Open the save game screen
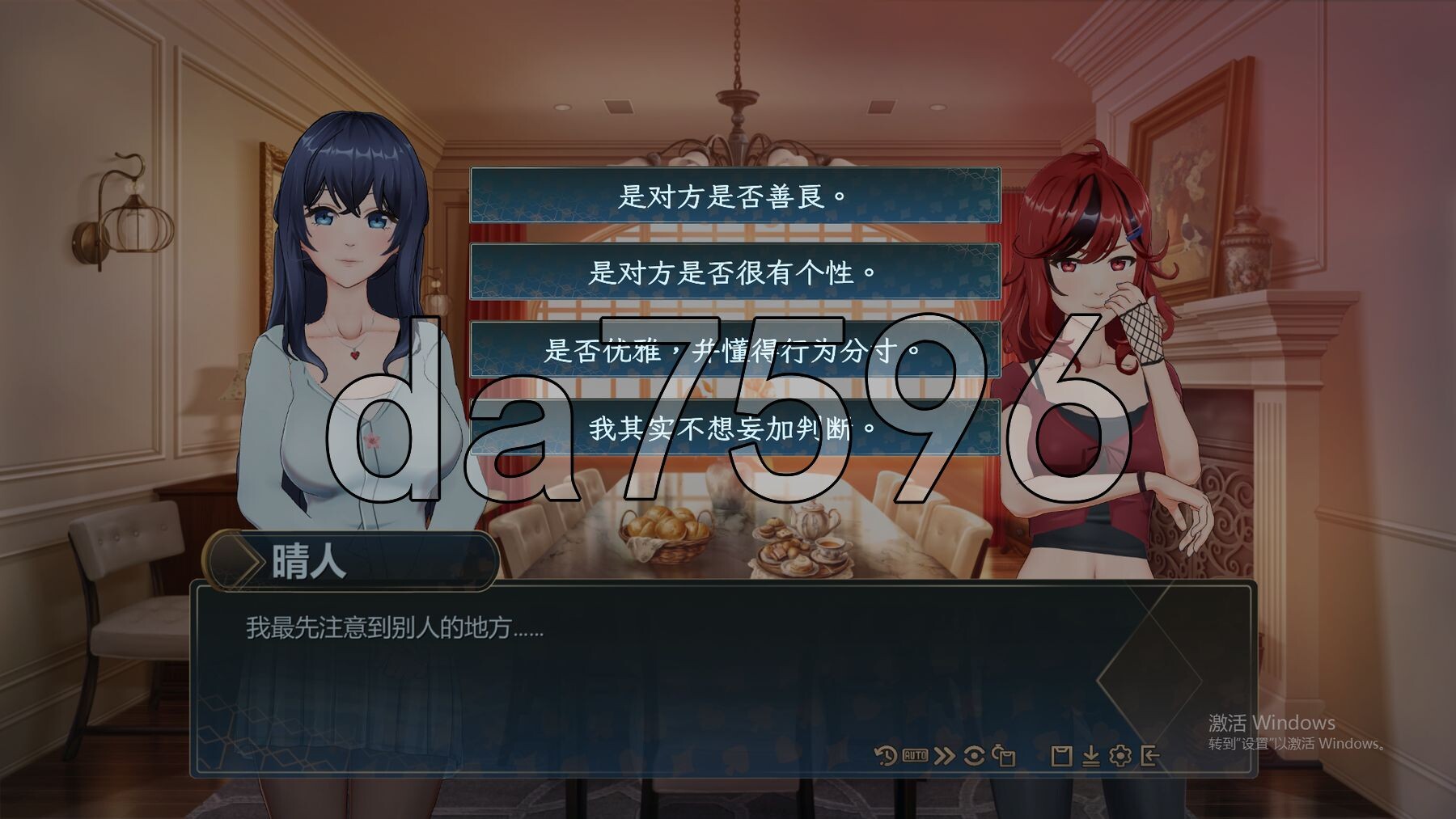Screen dimensions: 1456x819 click(x=1061, y=757)
